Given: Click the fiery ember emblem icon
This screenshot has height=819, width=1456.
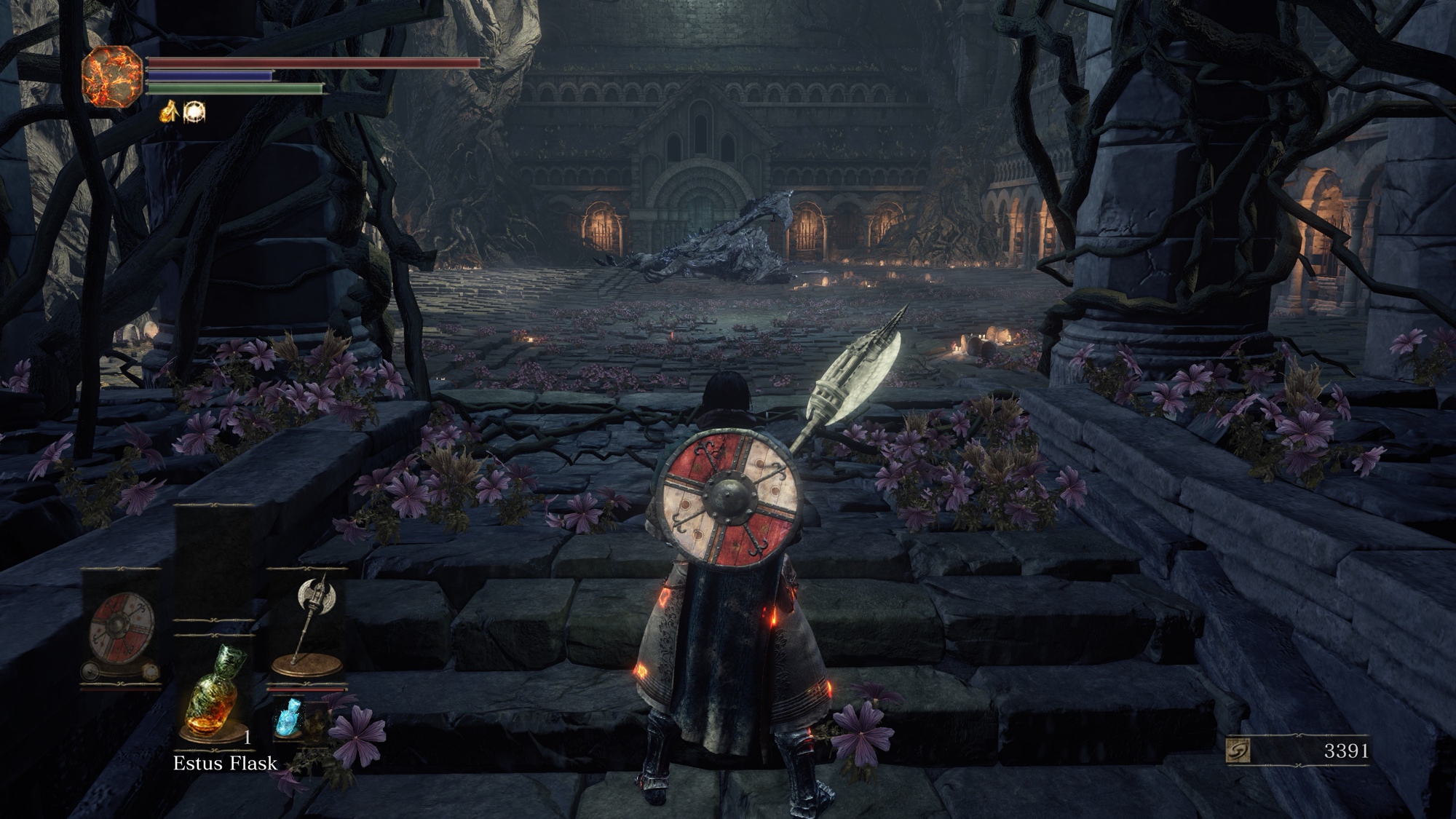Looking at the screenshot, I should click(112, 76).
